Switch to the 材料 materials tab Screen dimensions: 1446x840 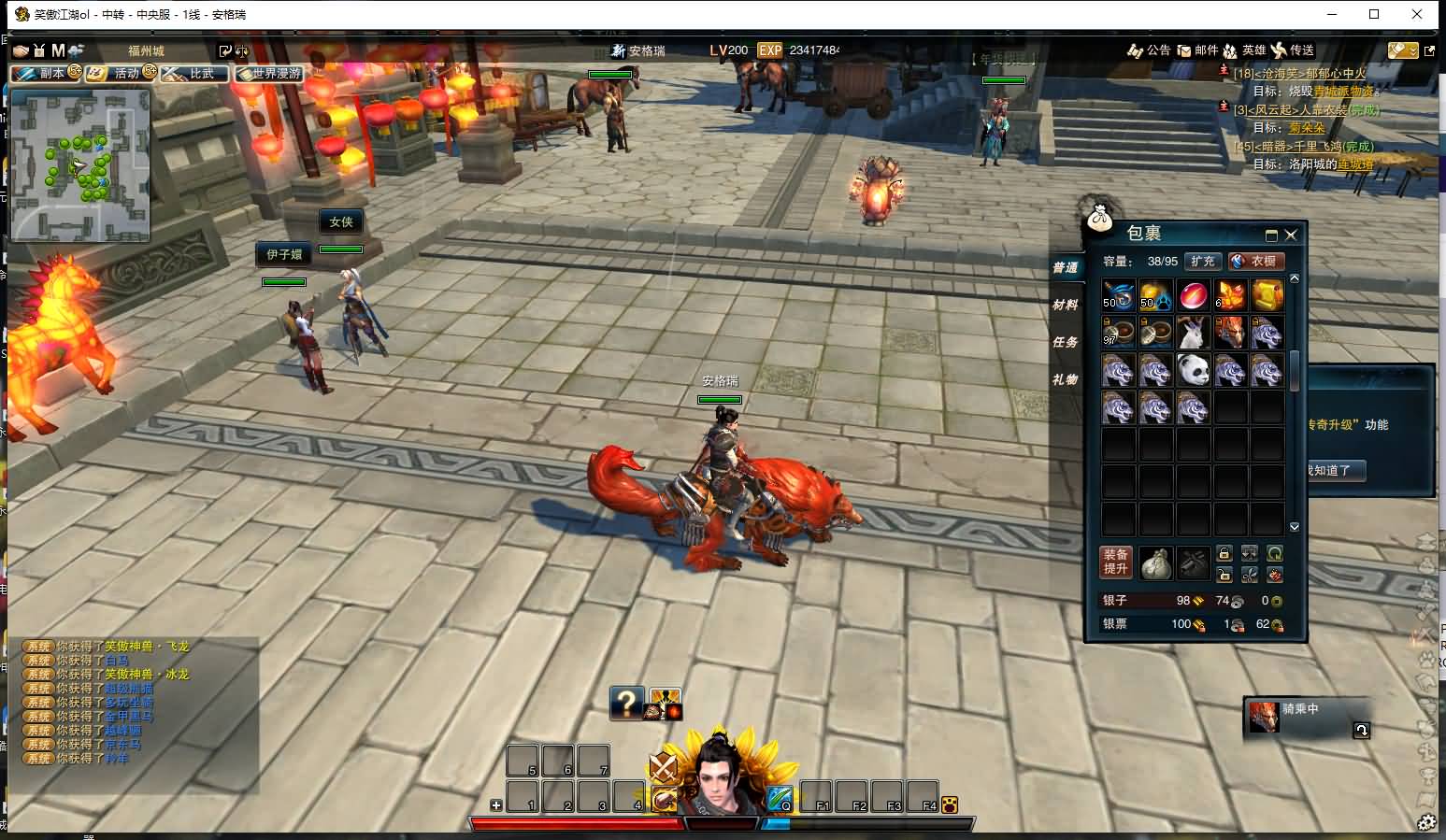click(x=1065, y=306)
